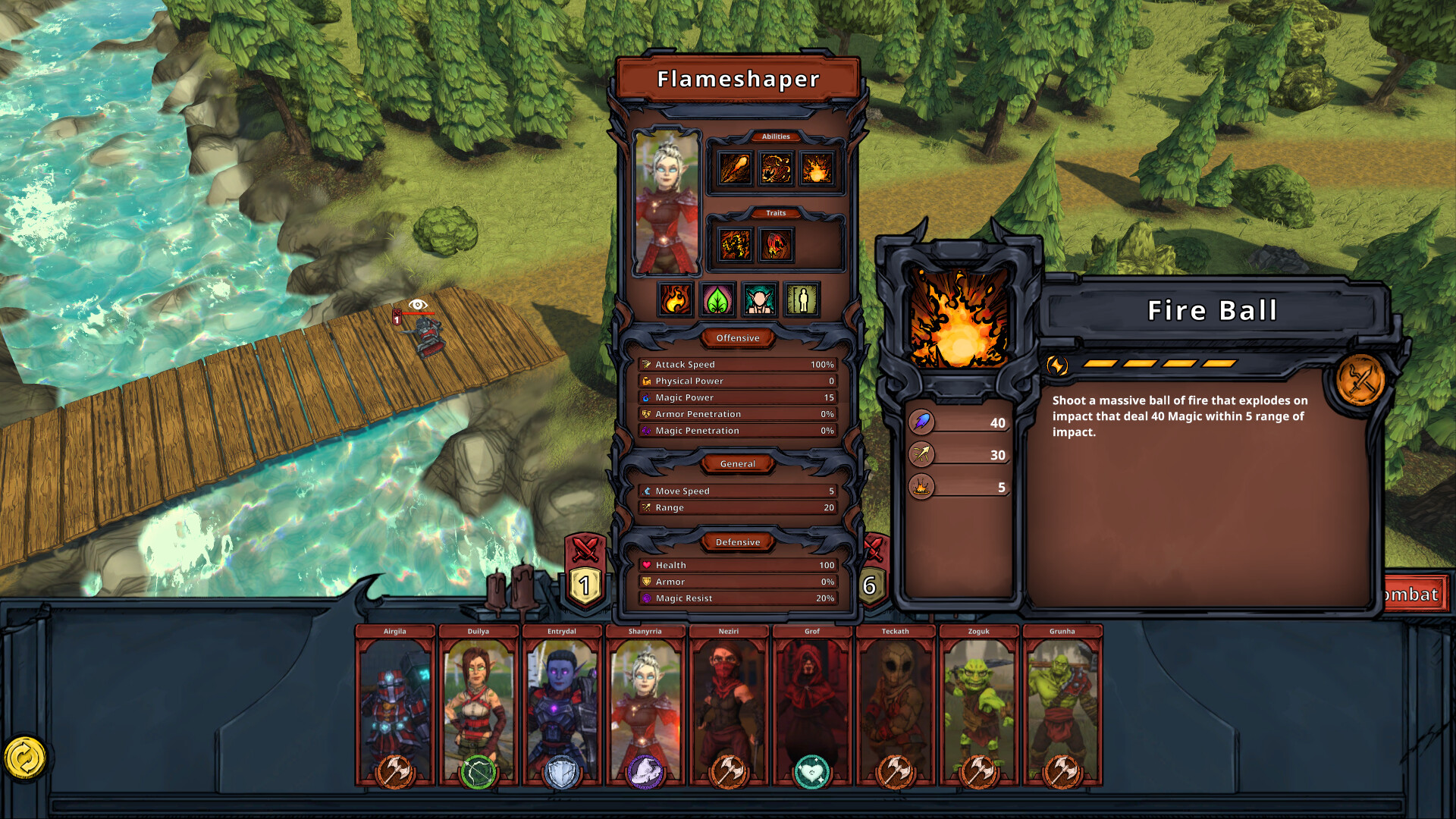Open the second Flameshaper ability icon
Screen dimensions: 1456x819
point(775,168)
